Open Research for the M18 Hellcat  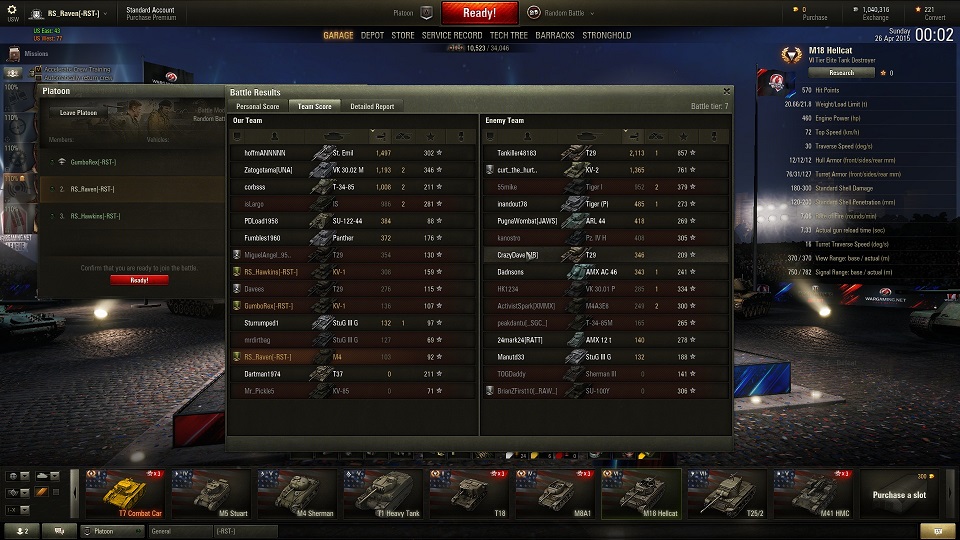point(842,72)
